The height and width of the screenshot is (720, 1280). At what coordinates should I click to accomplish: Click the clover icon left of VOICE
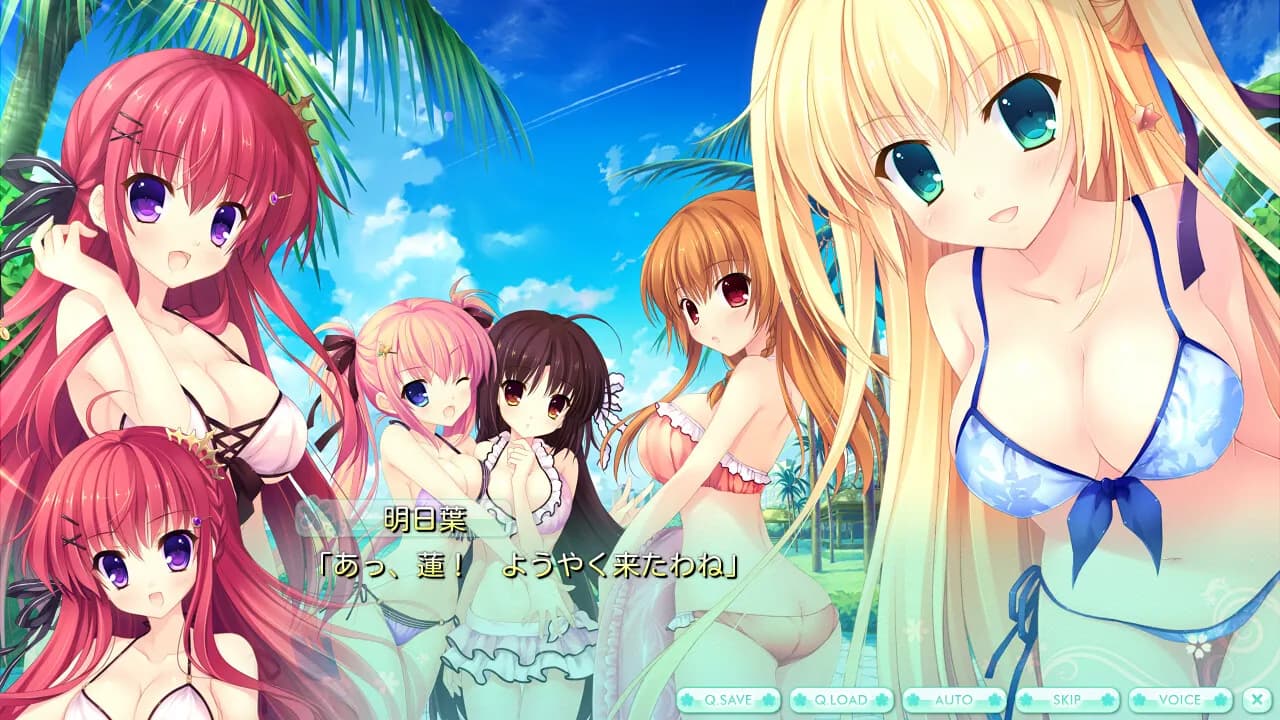click(x=1140, y=700)
